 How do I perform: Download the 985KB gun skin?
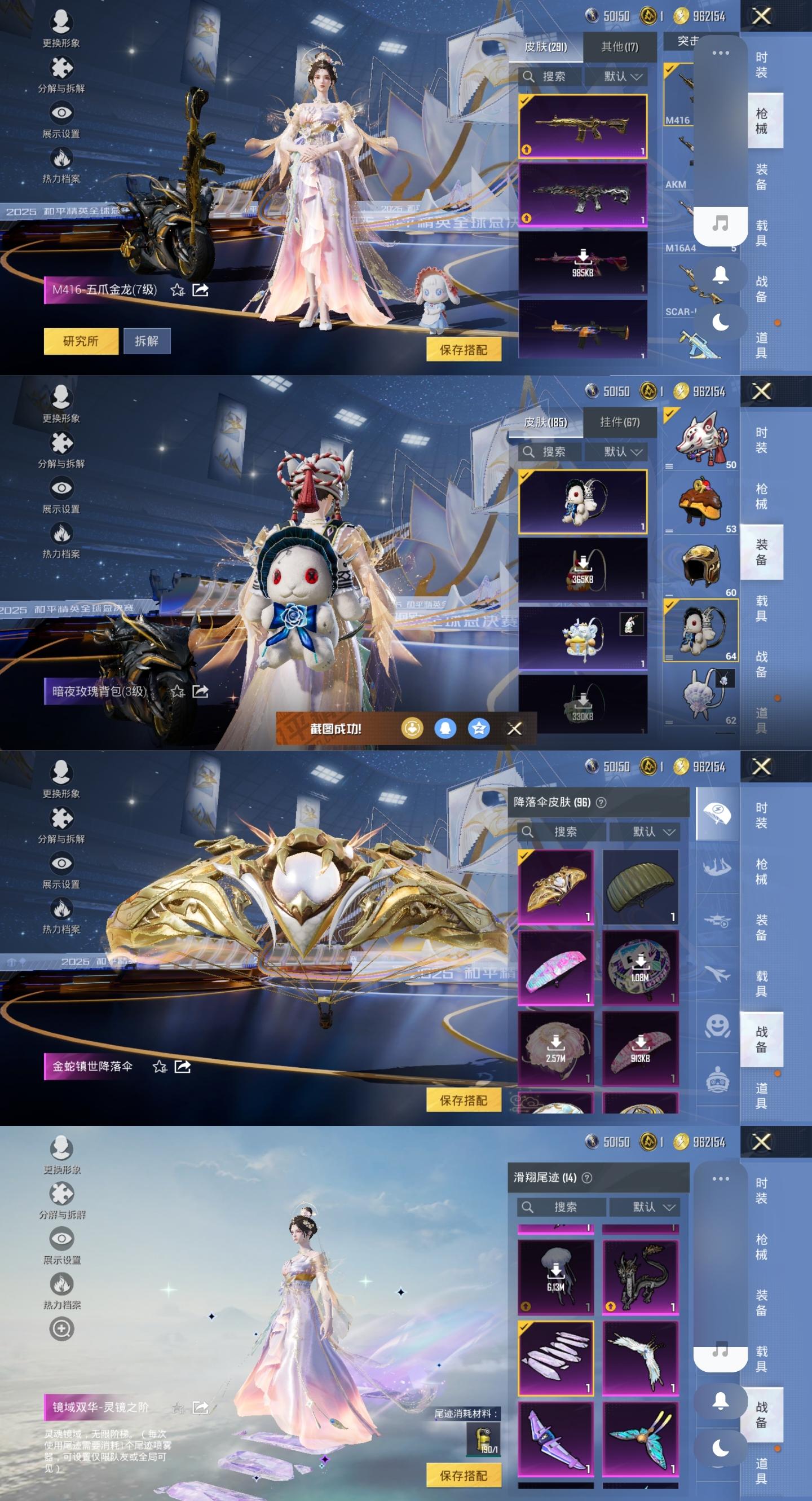582,262
